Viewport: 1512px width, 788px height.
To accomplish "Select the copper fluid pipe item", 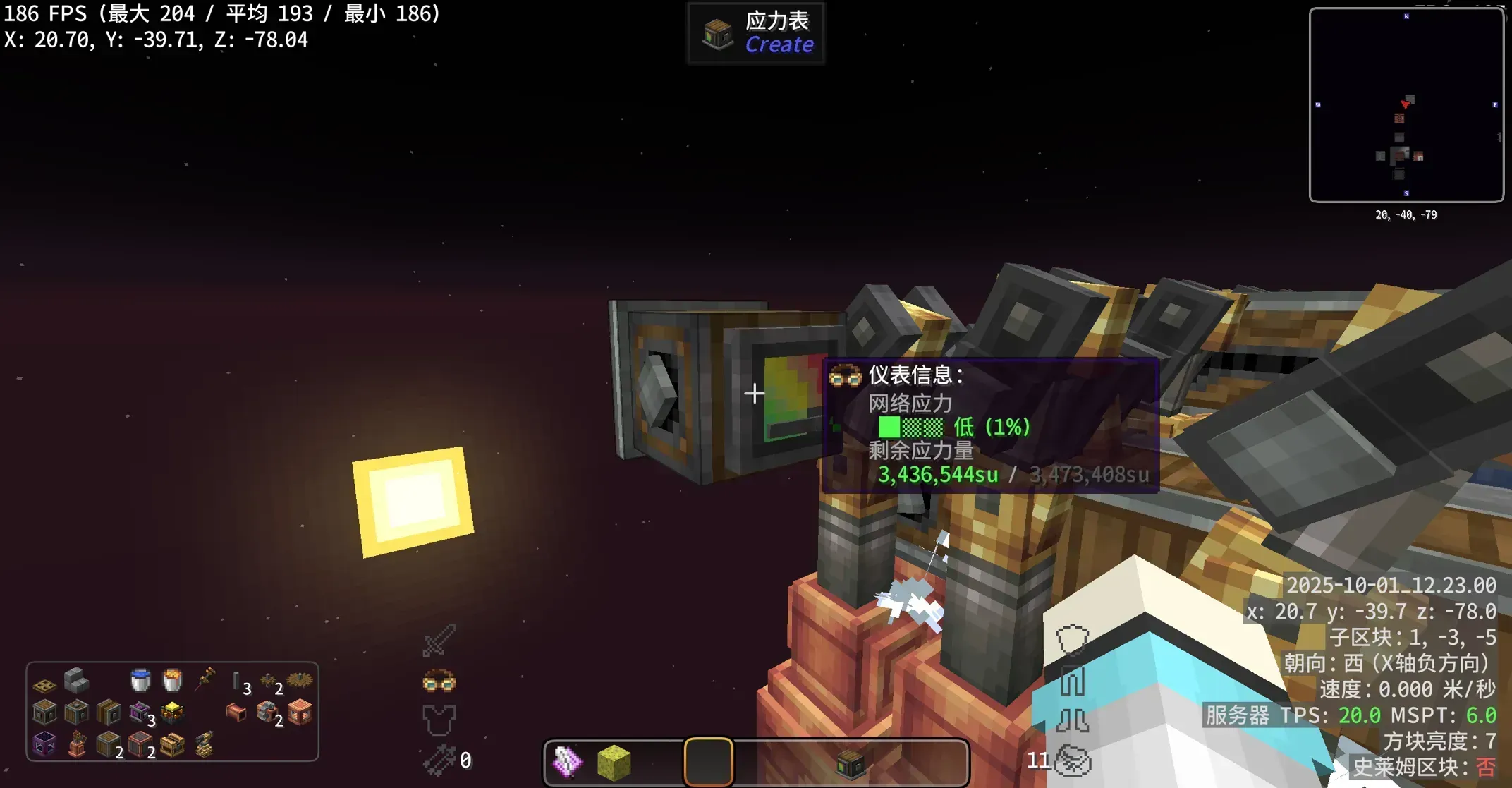I will [x=236, y=713].
